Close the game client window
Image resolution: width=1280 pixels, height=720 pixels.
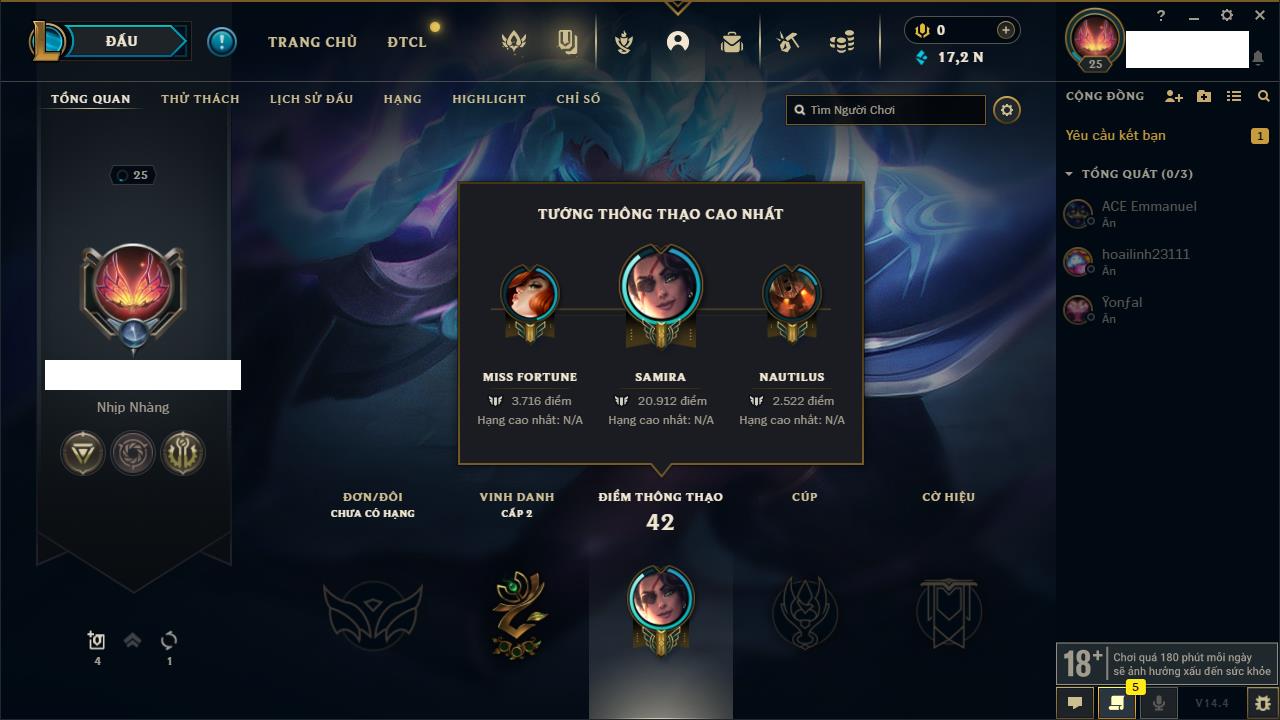(x=1259, y=16)
